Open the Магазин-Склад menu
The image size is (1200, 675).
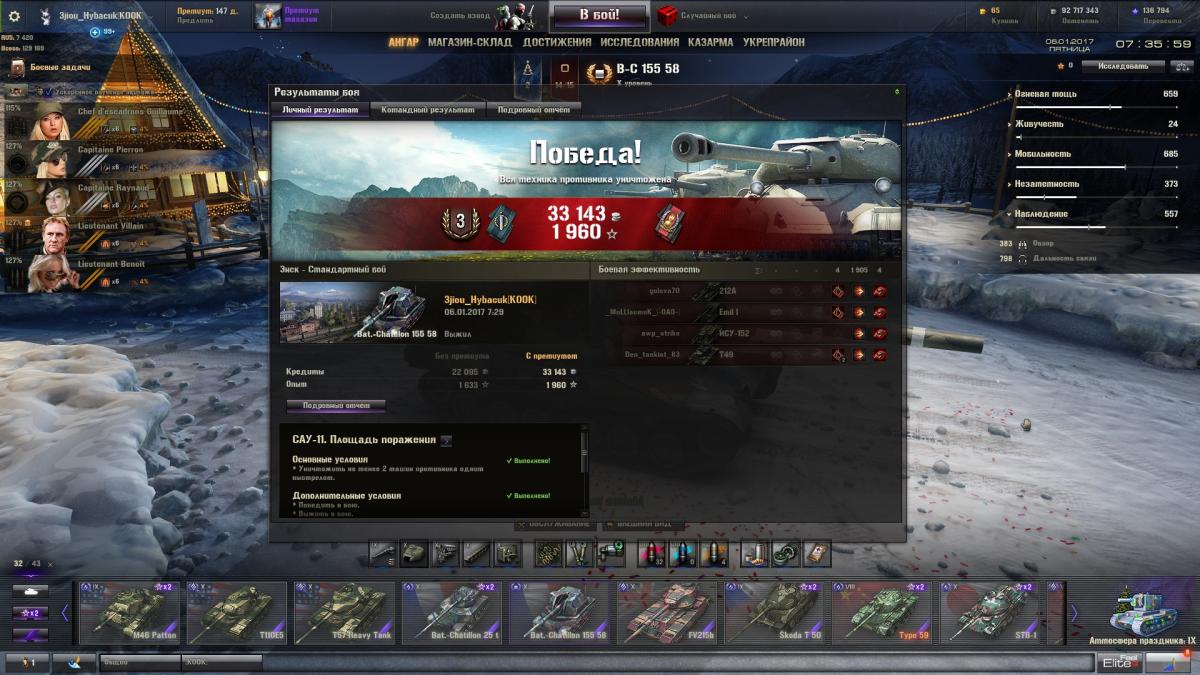click(469, 43)
